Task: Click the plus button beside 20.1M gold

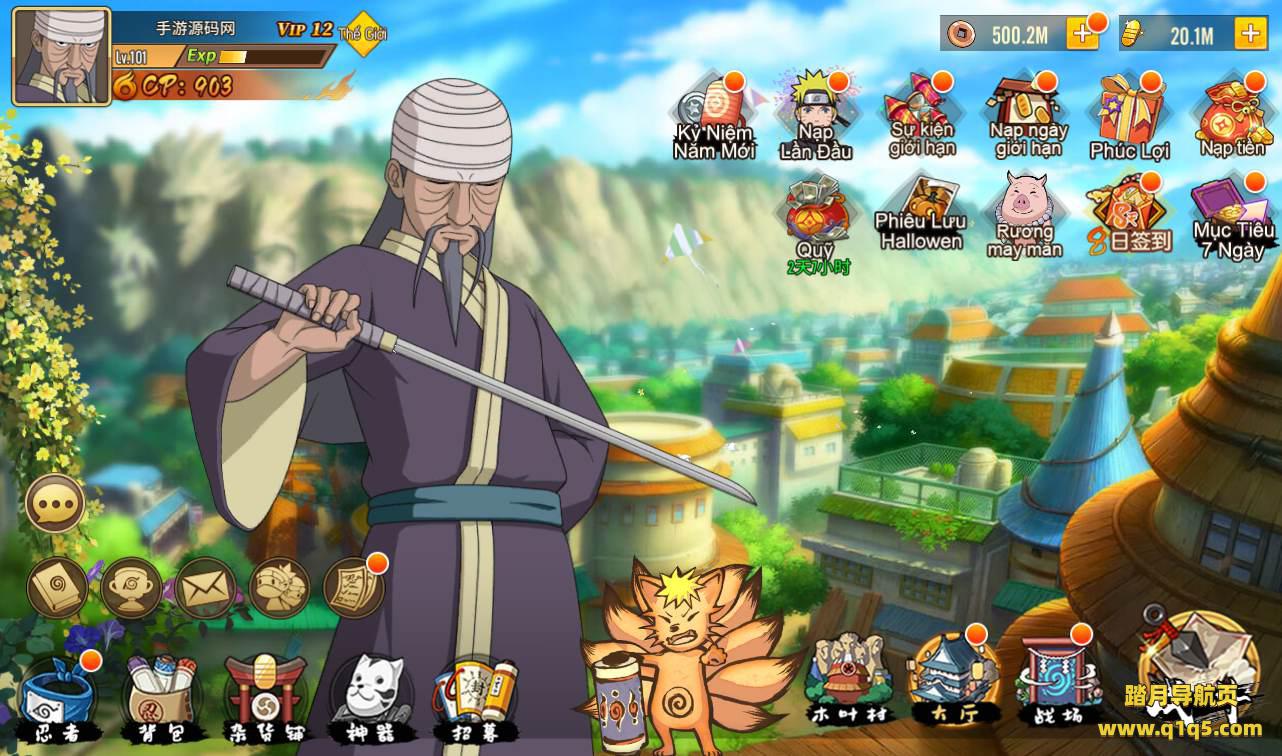Action: pos(1250,34)
